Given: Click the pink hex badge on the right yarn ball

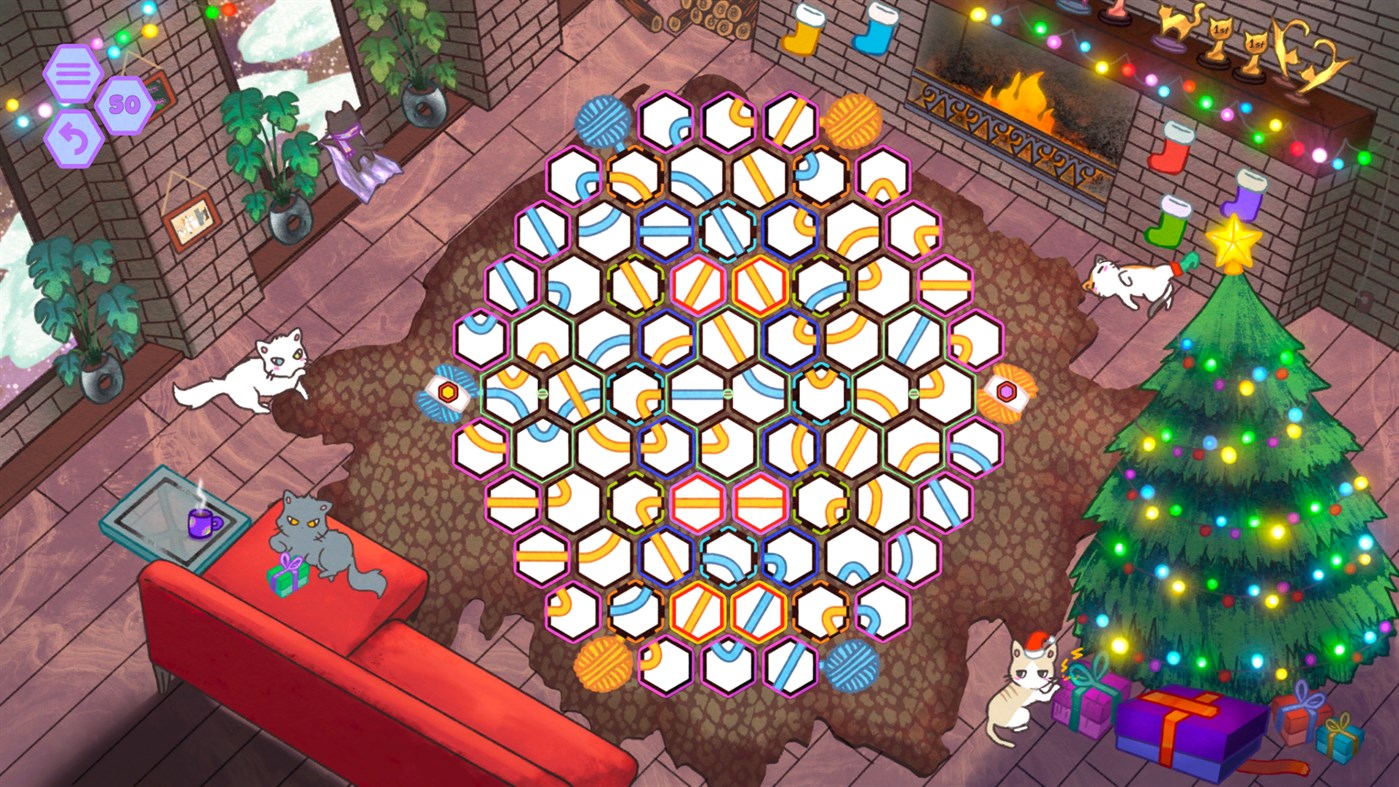Looking at the screenshot, I should tap(1007, 390).
